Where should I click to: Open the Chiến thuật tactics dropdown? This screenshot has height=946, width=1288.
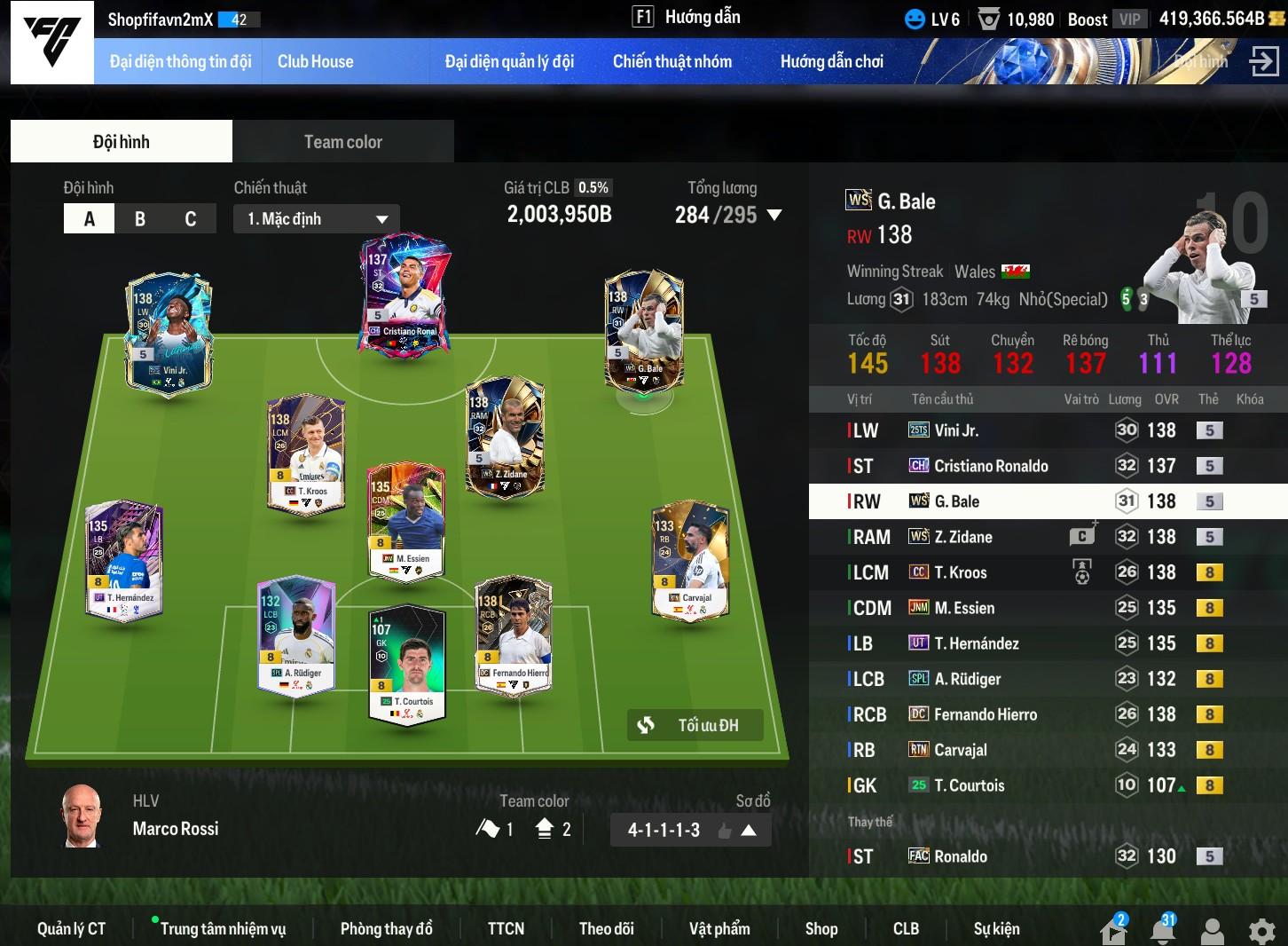[x=317, y=219]
